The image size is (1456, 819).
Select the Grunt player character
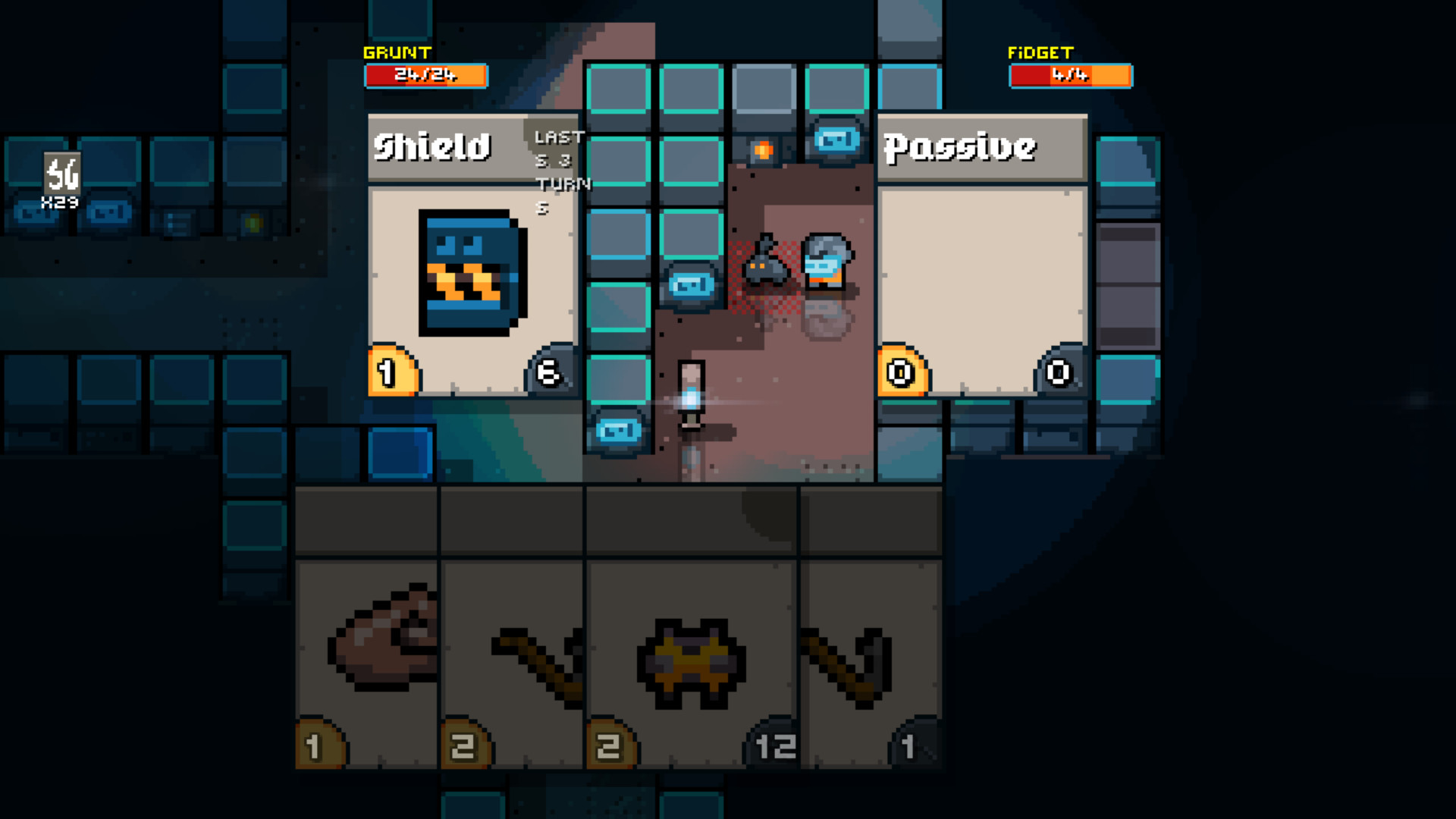click(x=690, y=394)
